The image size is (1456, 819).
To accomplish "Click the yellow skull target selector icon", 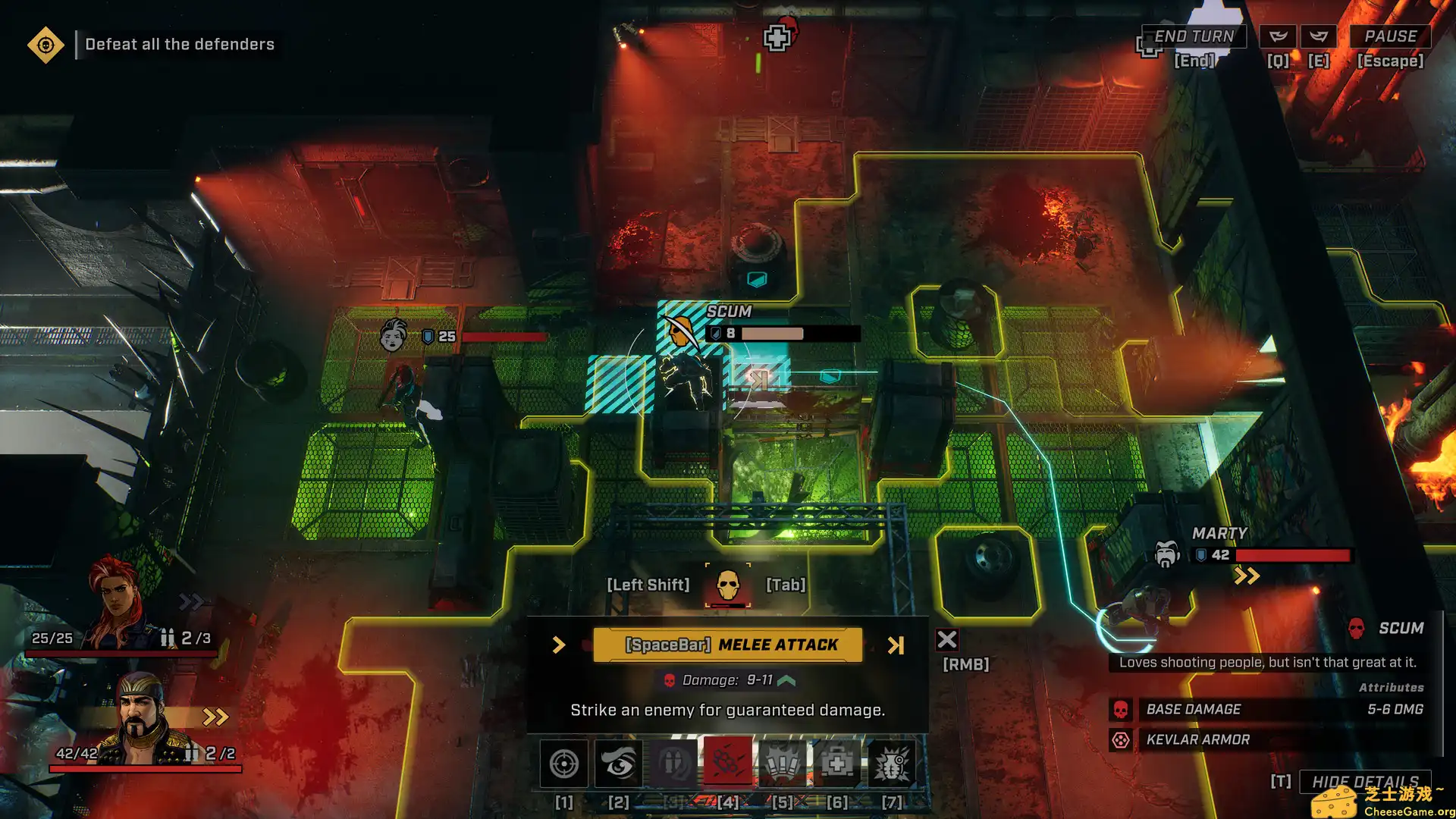I will [728, 585].
